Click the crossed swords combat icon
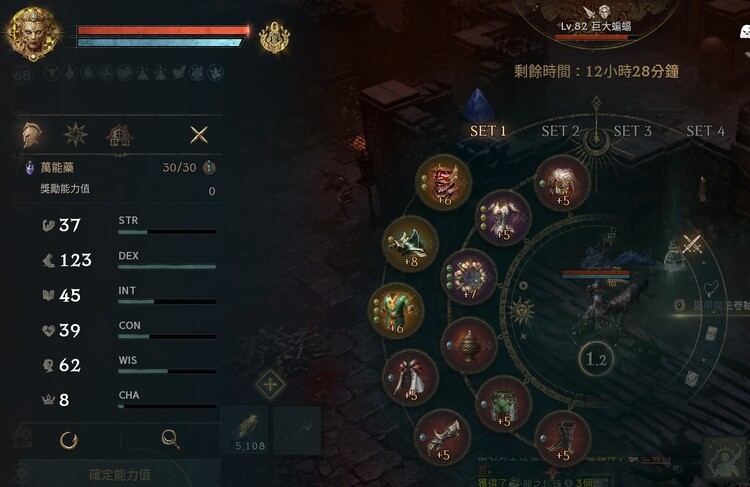This screenshot has height=487, width=750. (692, 243)
